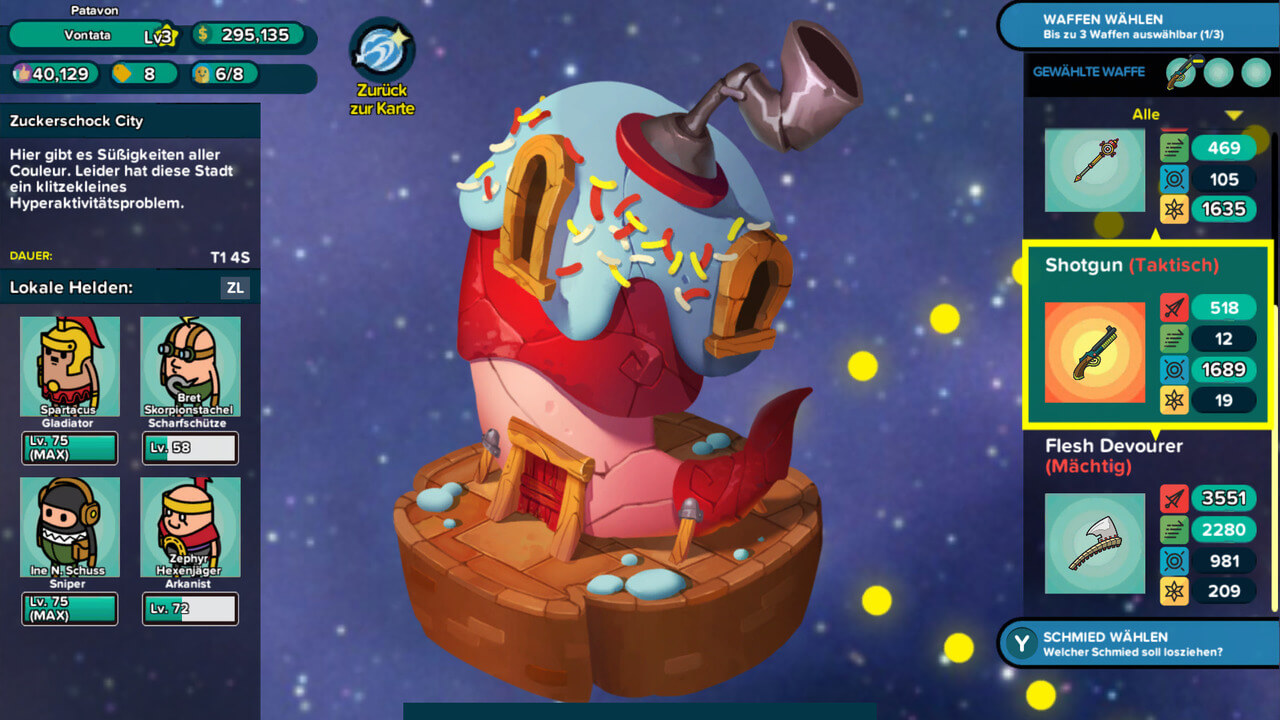The image size is (1280, 720).
Task: View Ine N. Schuss the Sniper
Action: 69,527
